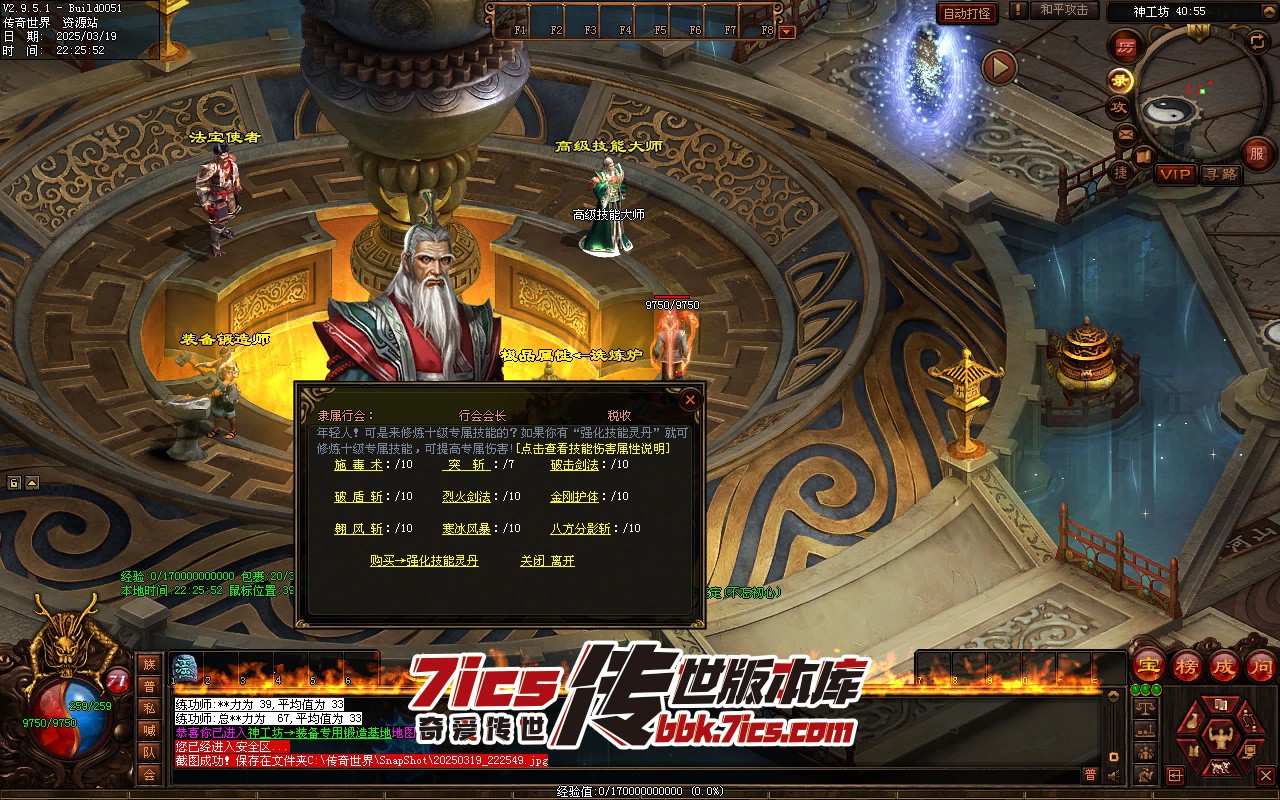Open the VIP panel
Screen dimensions: 1280x800
tap(1175, 174)
